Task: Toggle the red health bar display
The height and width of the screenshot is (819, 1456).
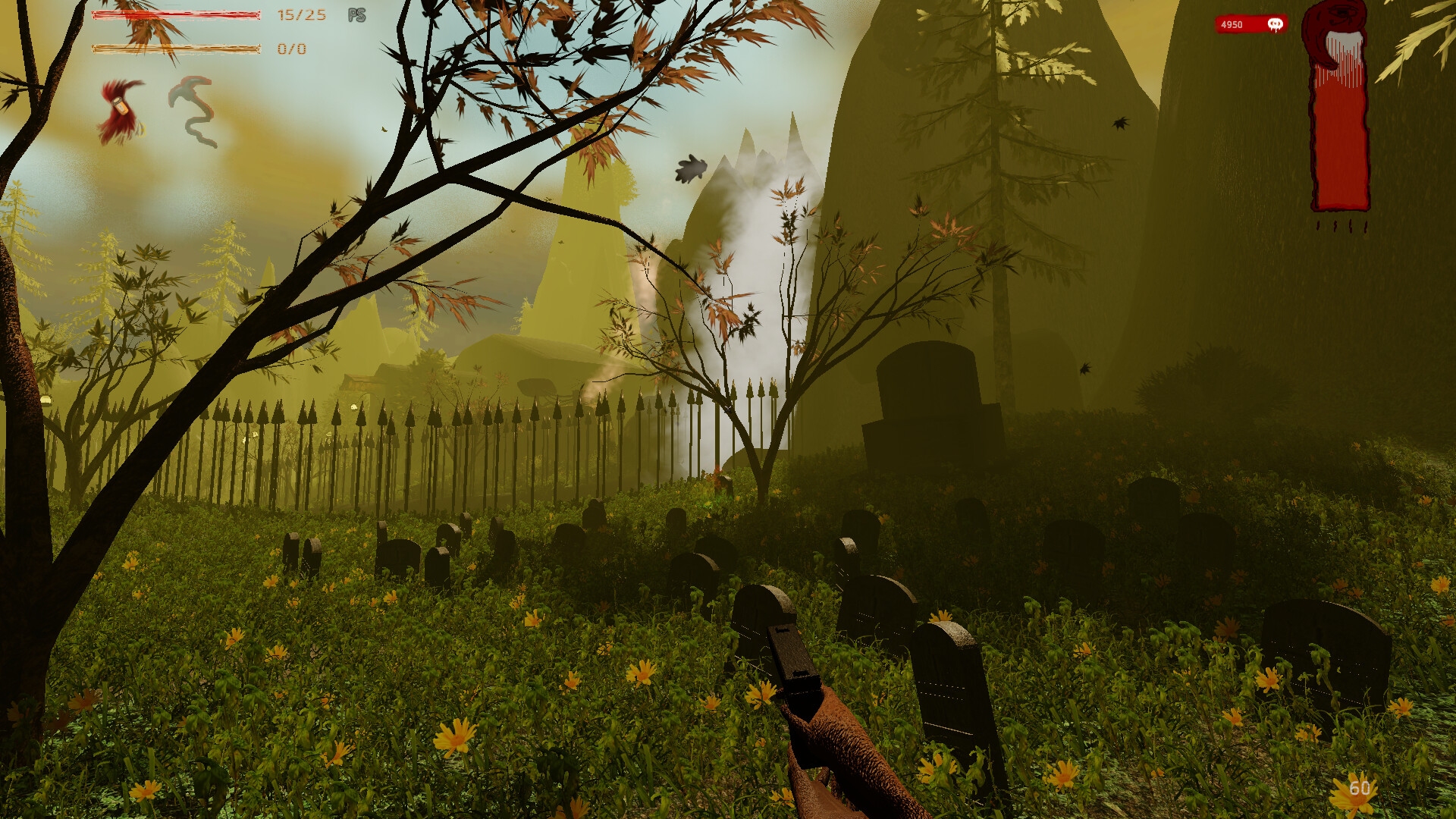Action: pos(176,15)
